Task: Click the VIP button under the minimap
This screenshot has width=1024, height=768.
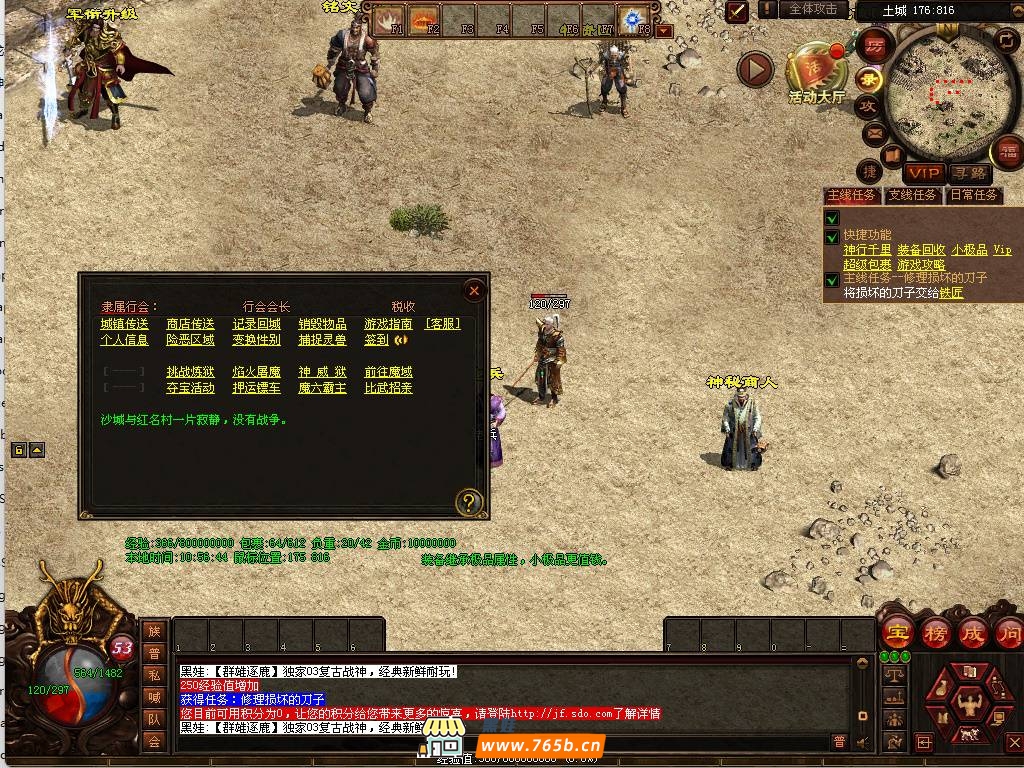Action: tap(924, 173)
